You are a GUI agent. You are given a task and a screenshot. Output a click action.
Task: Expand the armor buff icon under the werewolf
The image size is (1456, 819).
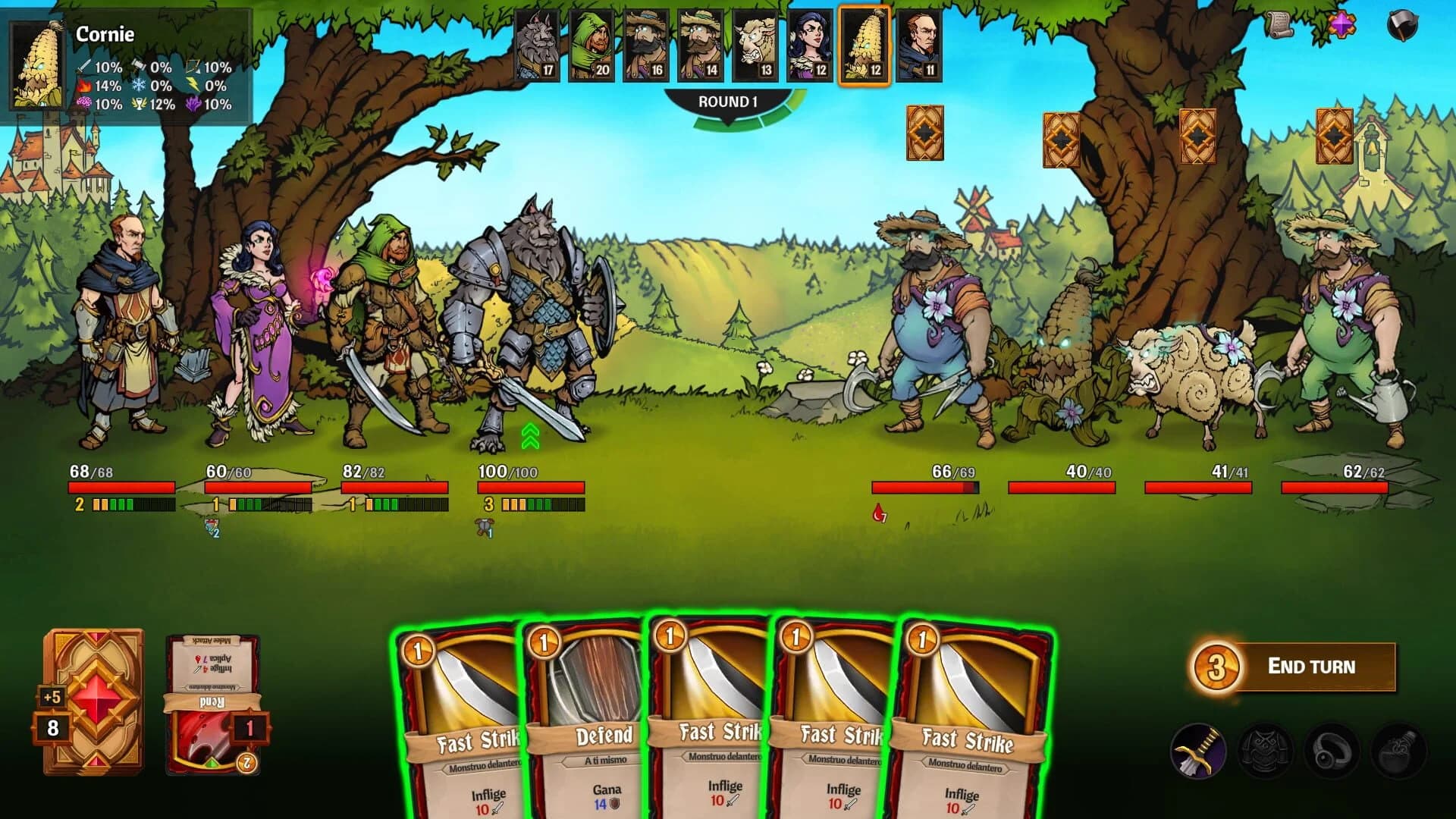(483, 526)
